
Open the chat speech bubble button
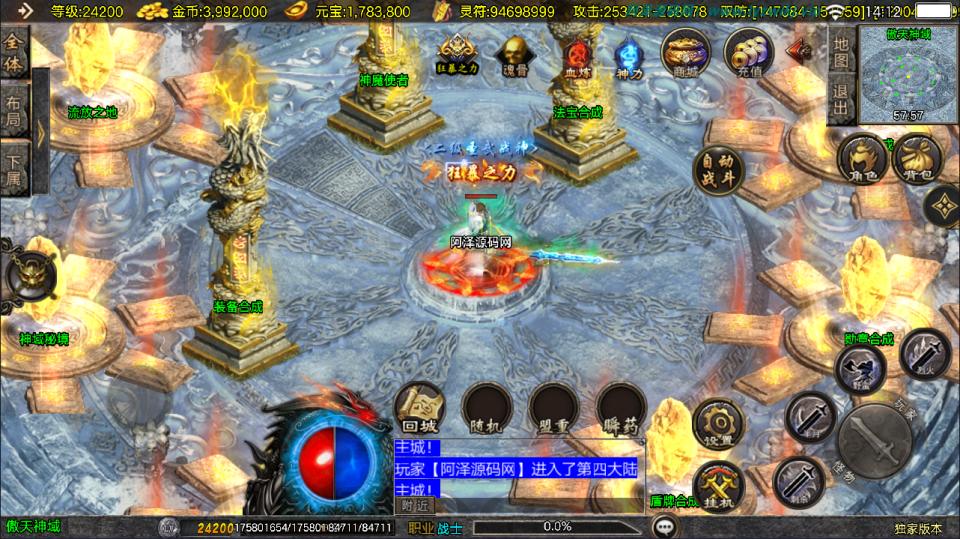tap(663, 526)
